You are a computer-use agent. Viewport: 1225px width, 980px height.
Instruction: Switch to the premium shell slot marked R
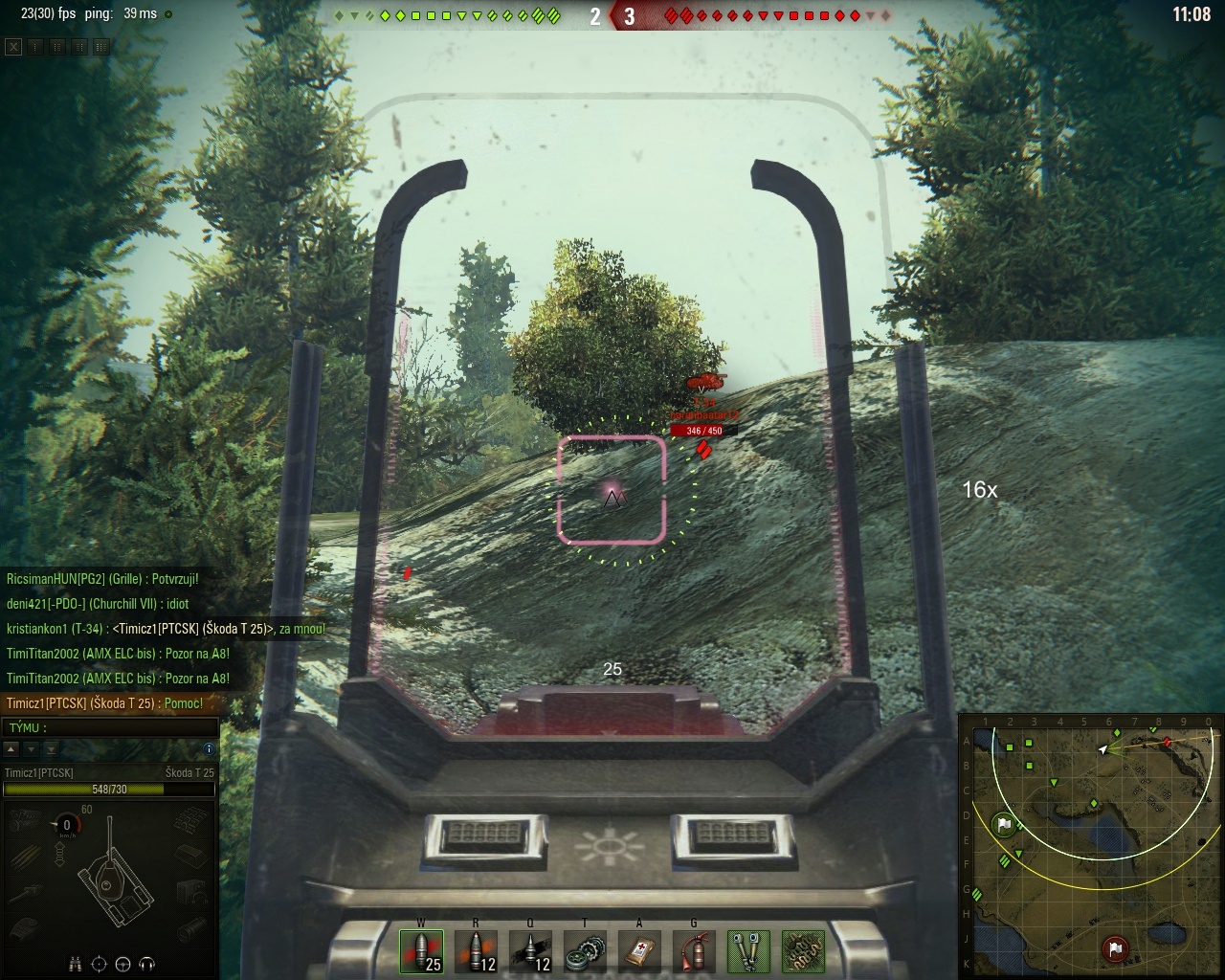click(x=476, y=951)
